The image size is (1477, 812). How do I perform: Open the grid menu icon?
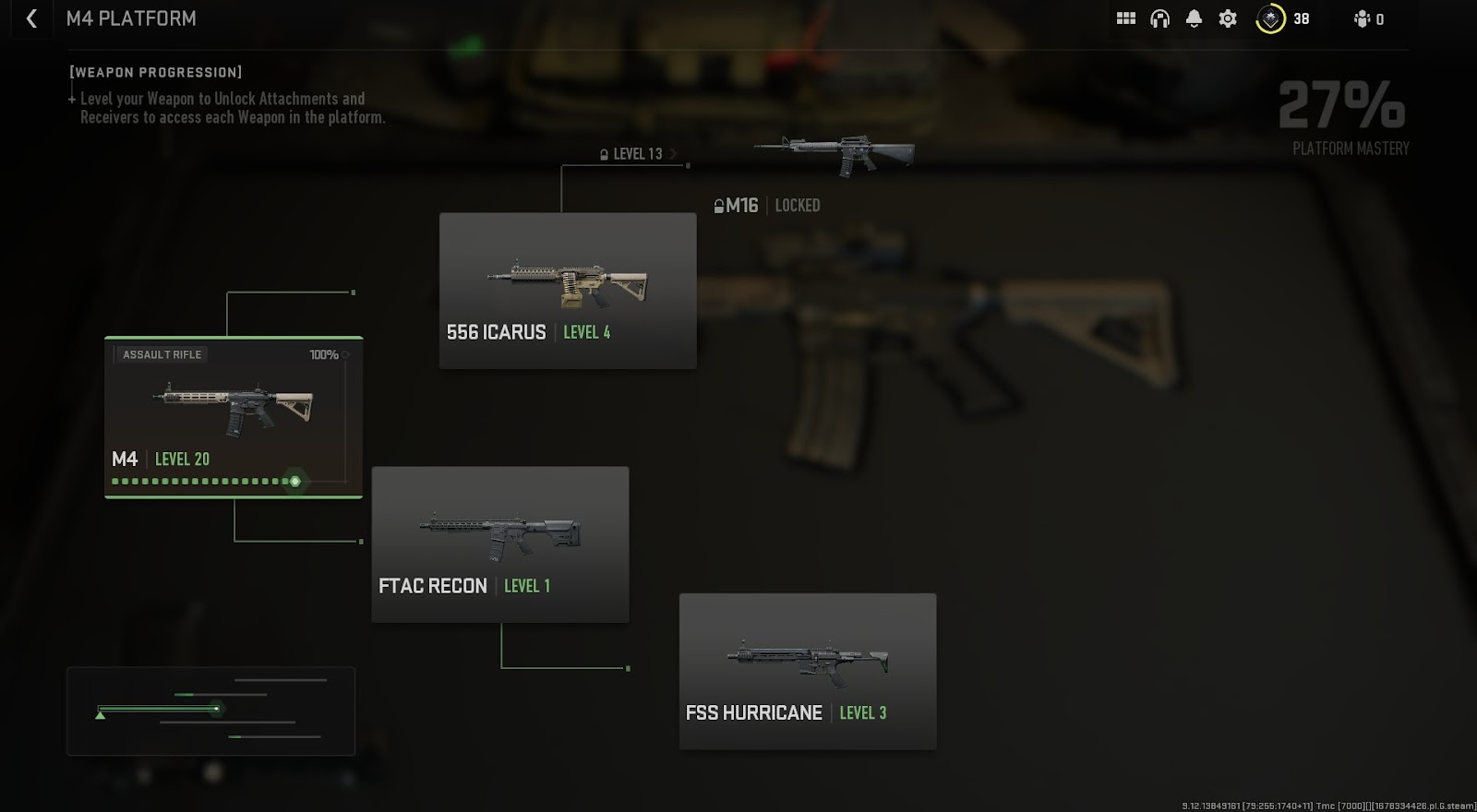click(x=1125, y=18)
